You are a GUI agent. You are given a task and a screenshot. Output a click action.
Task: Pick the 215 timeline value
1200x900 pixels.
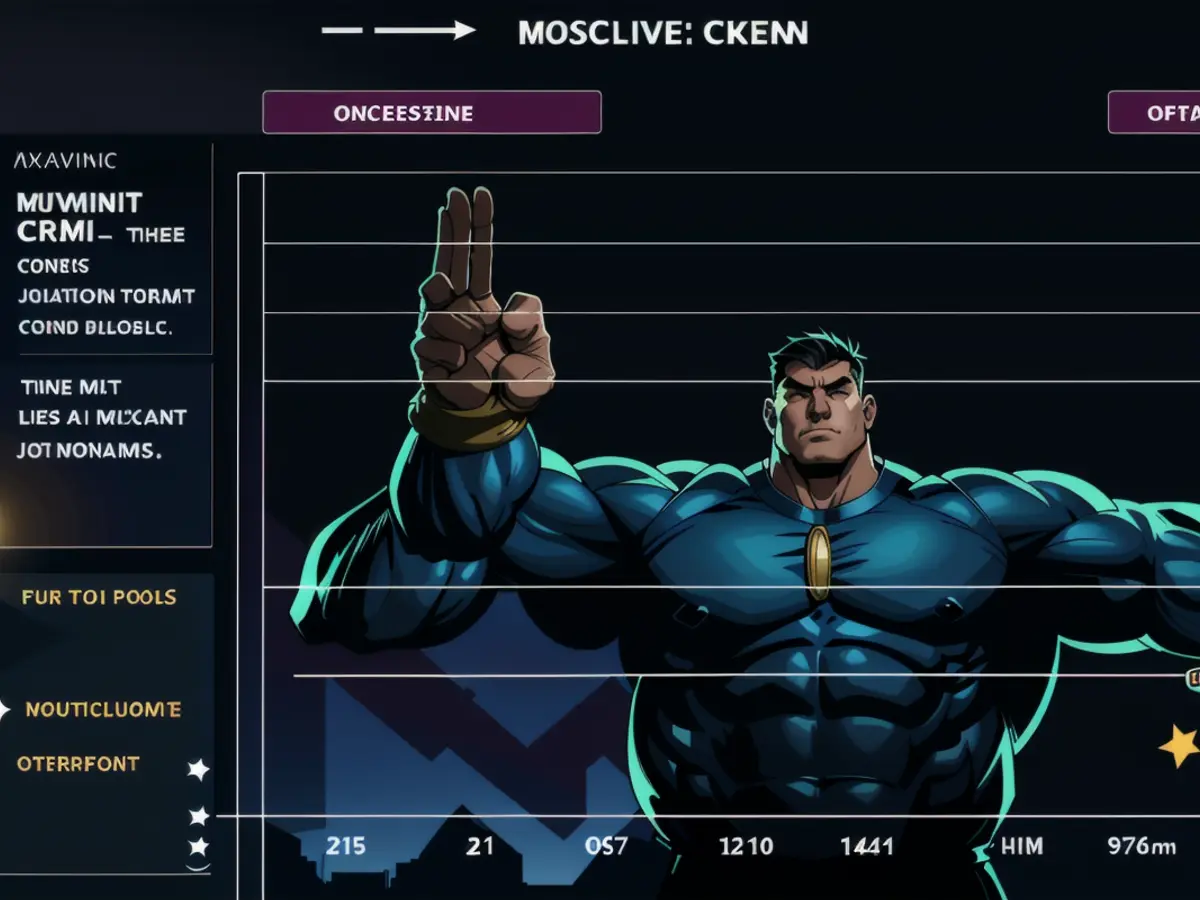click(x=346, y=846)
